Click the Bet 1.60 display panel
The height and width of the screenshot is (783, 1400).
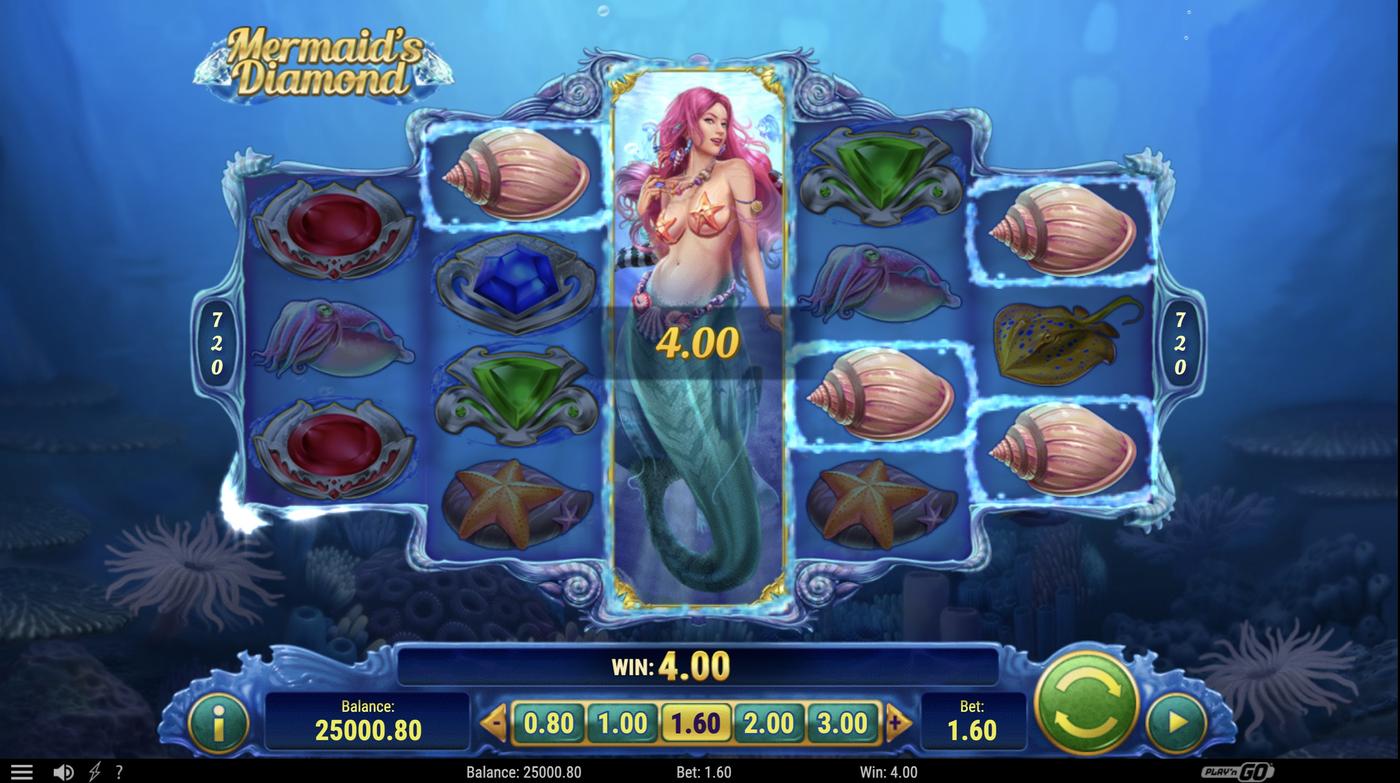pos(973,722)
